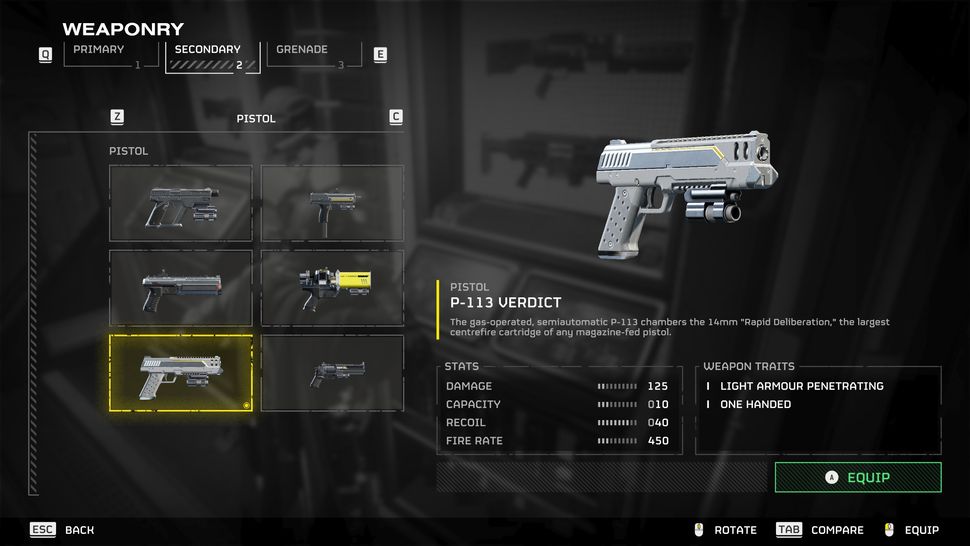Pick the yellow grenade pistol slot

coord(332,288)
